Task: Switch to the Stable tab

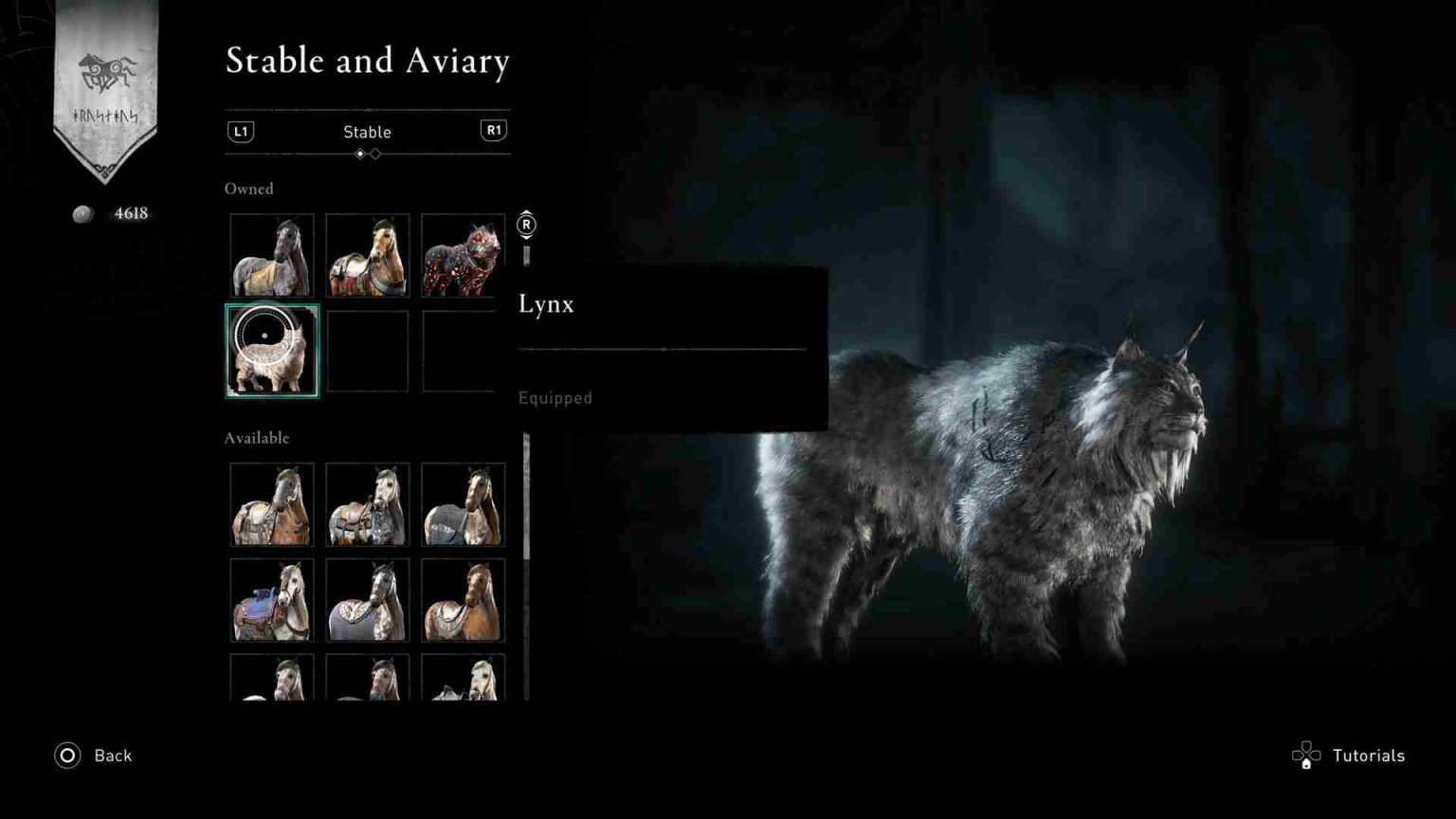Action: coord(368,133)
